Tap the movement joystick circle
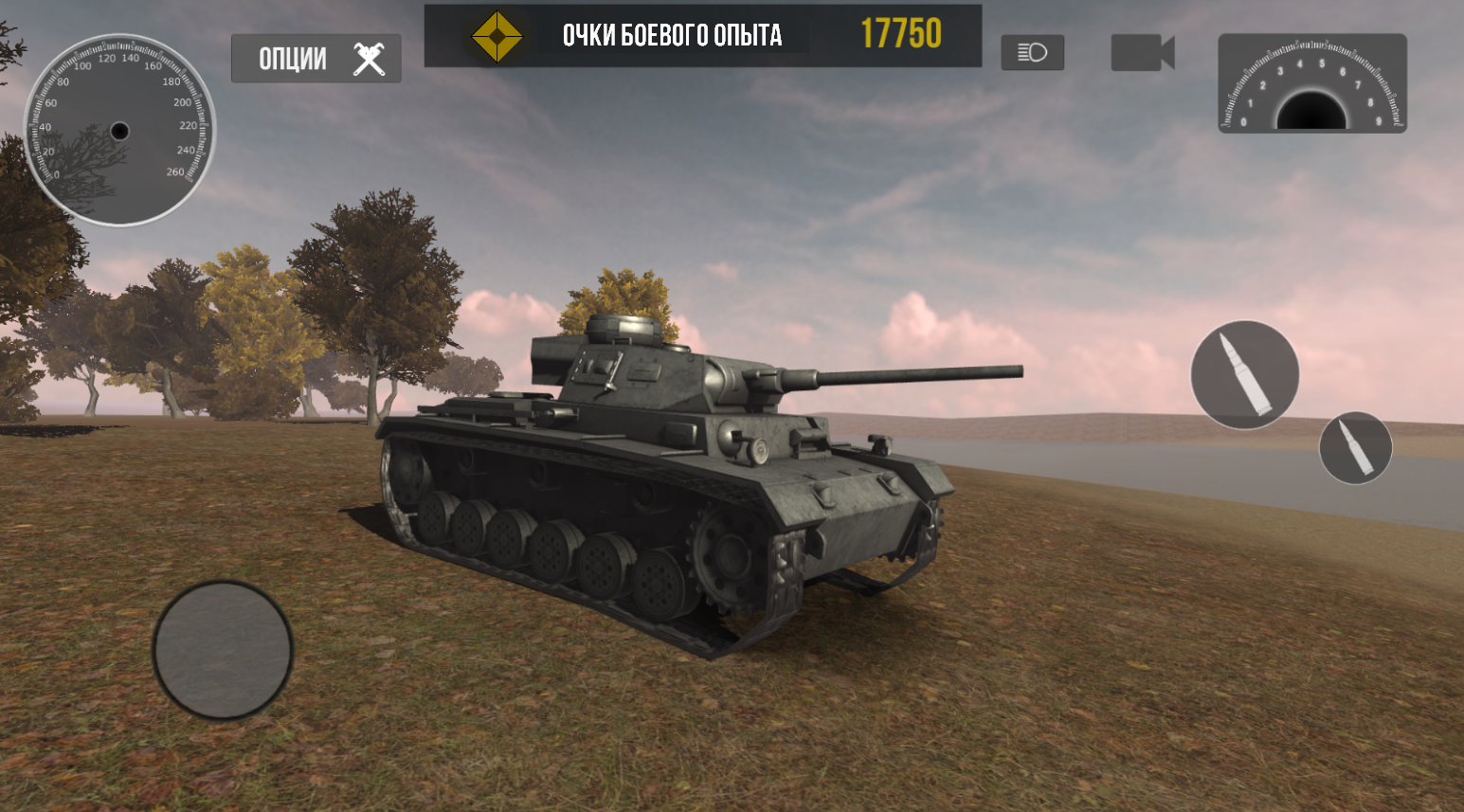 click(225, 651)
